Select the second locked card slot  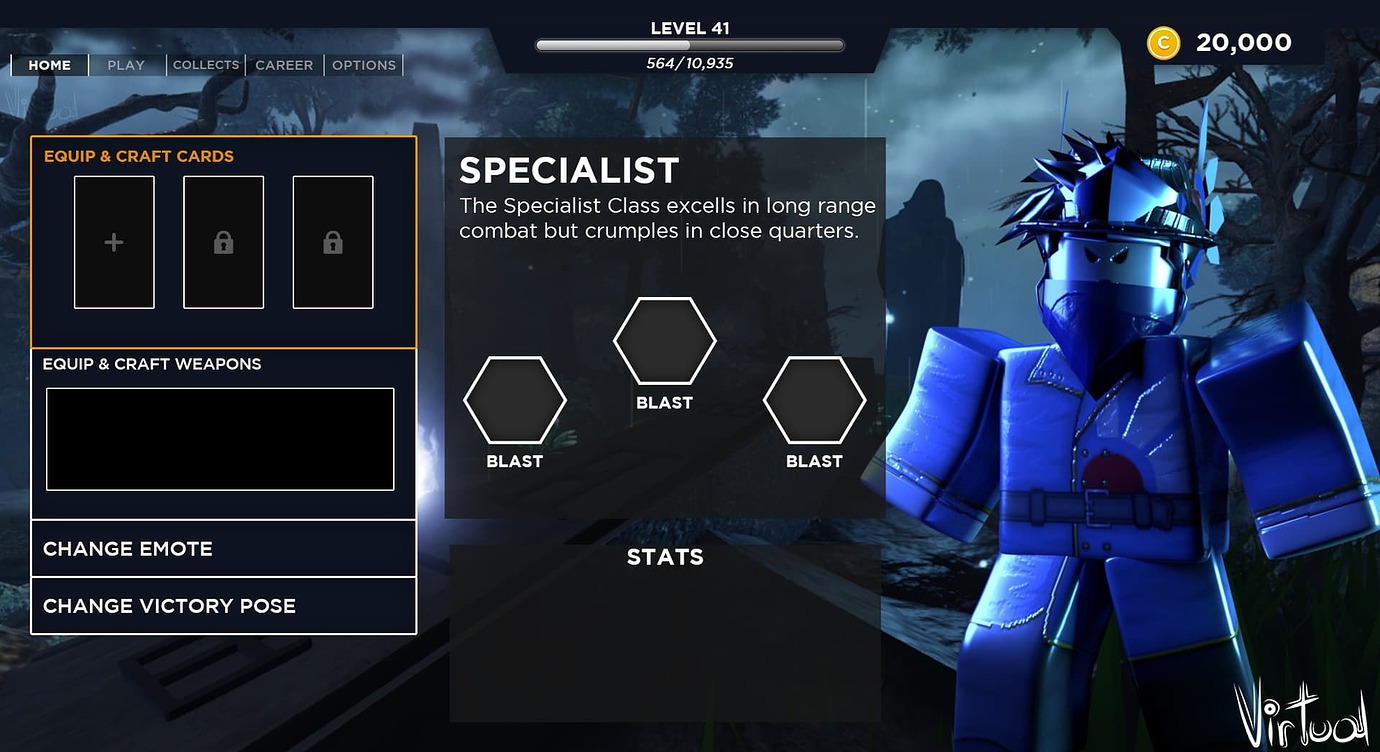pyautogui.click(x=332, y=242)
